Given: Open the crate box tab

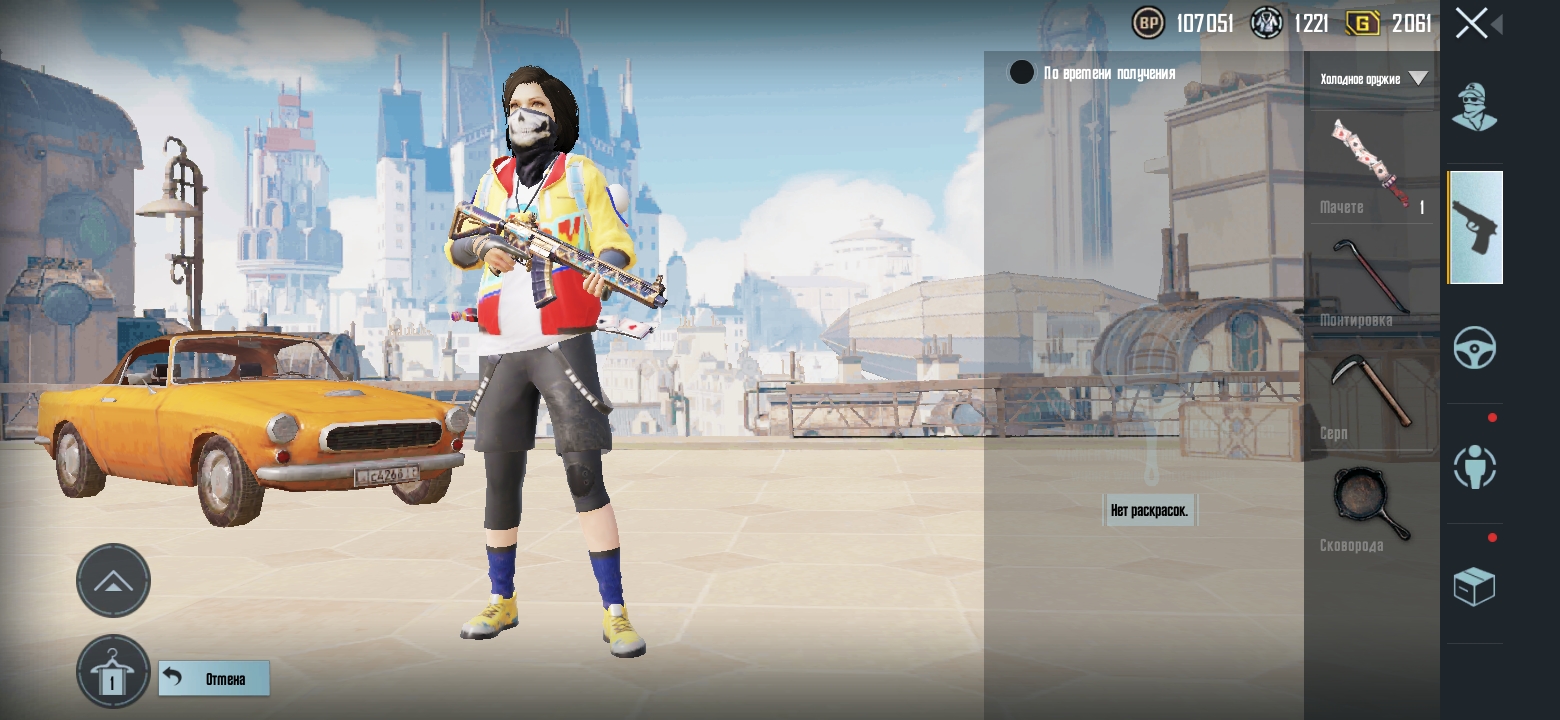Looking at the screenshot, I should coord(1474,587).
